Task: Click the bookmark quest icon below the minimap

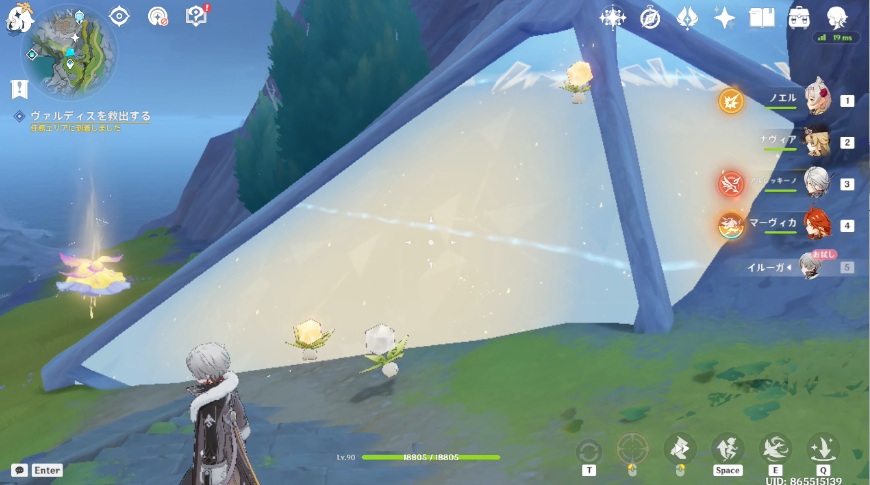Action: pos(19,90)
